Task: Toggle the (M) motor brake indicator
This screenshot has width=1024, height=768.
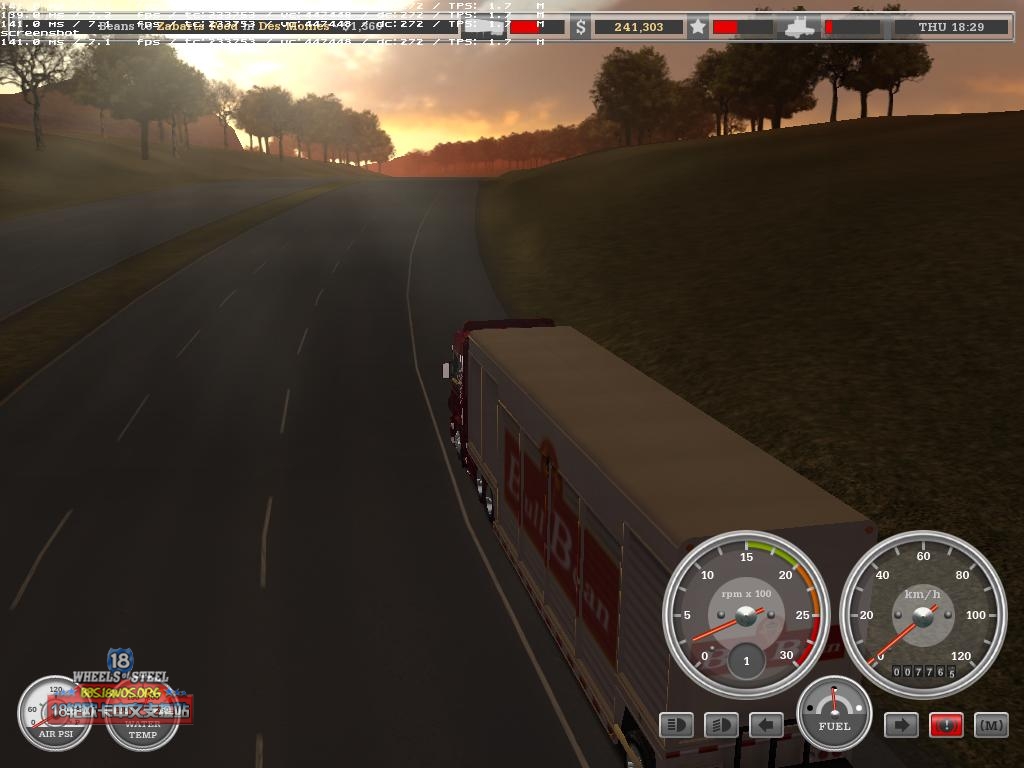Action: 991,724
